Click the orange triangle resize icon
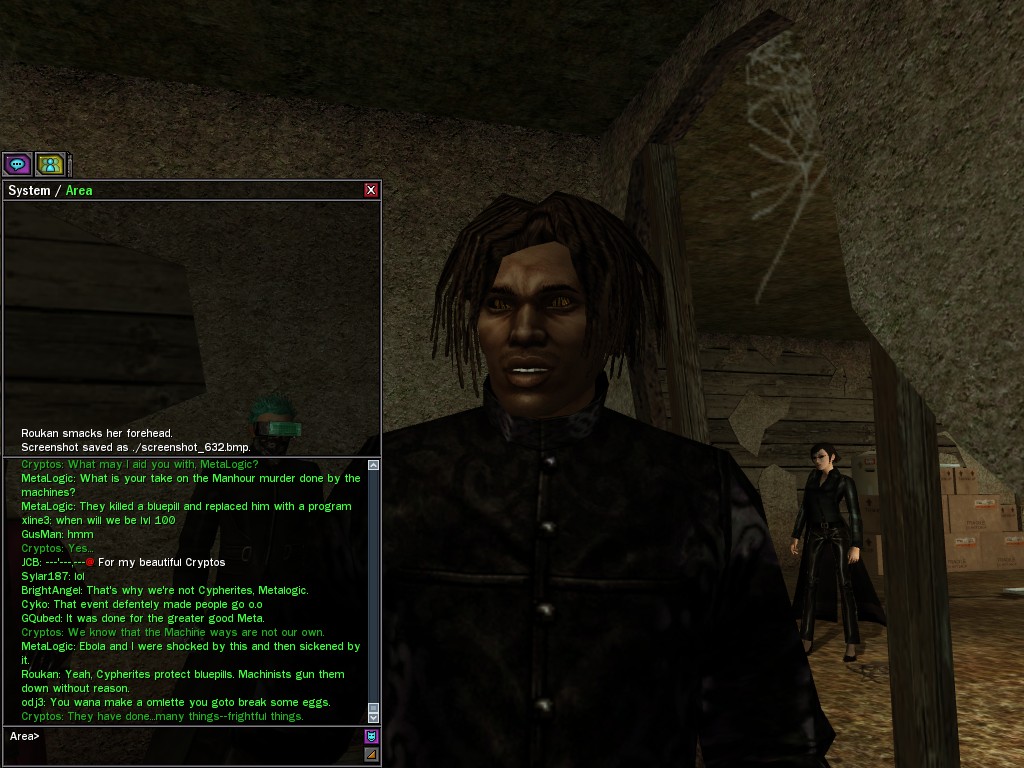The width and height of the screenshot is (1024, 768). pos(371,754)
